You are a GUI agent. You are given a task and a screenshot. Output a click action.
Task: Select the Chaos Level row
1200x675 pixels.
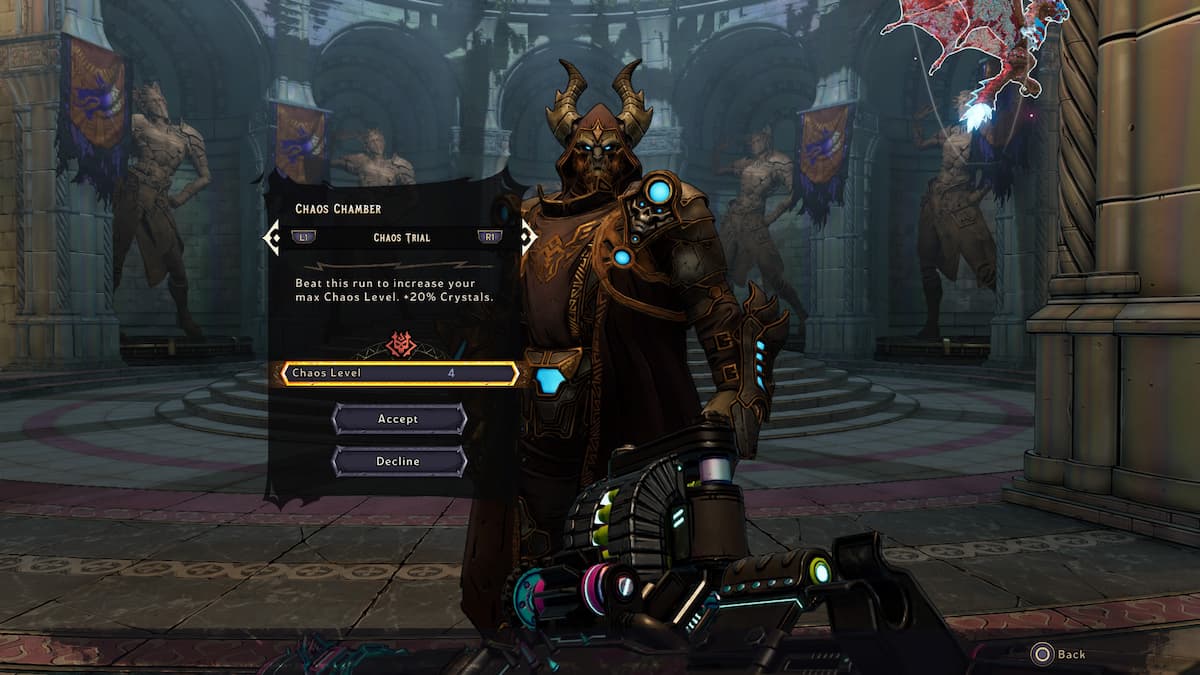pyautogui.click(x=398, y=374)
